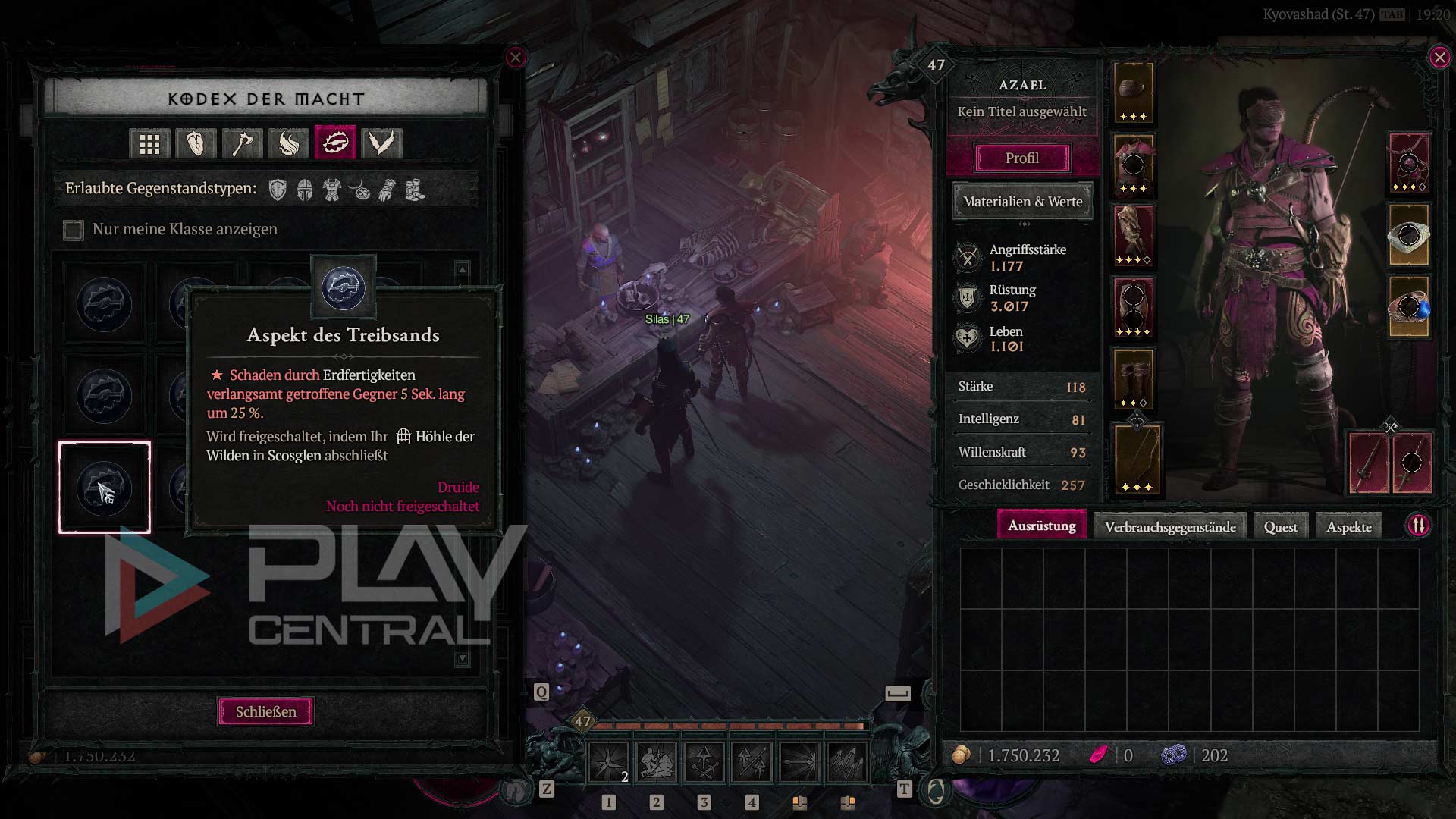Select the shield category filter
1456x819 pixels.
click(196, 143)
